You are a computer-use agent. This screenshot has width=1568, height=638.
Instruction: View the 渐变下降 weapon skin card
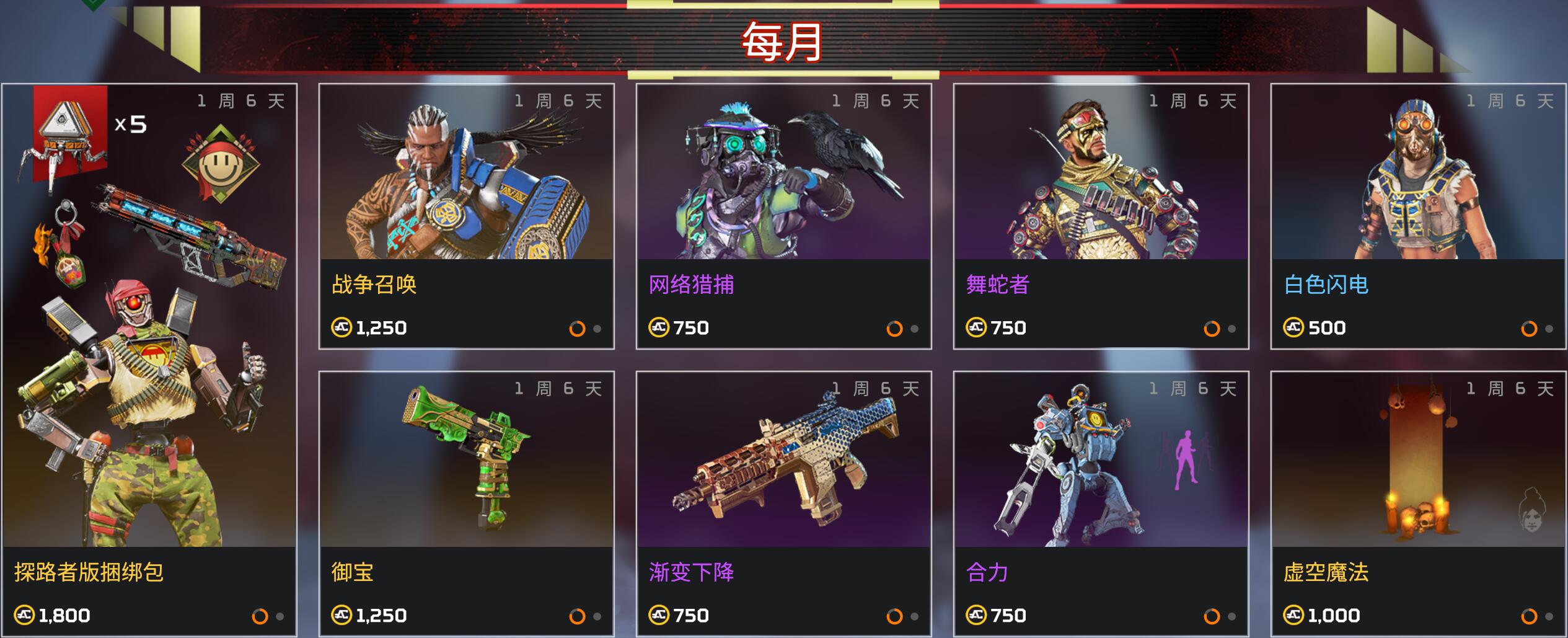click(x=783, y=503)
